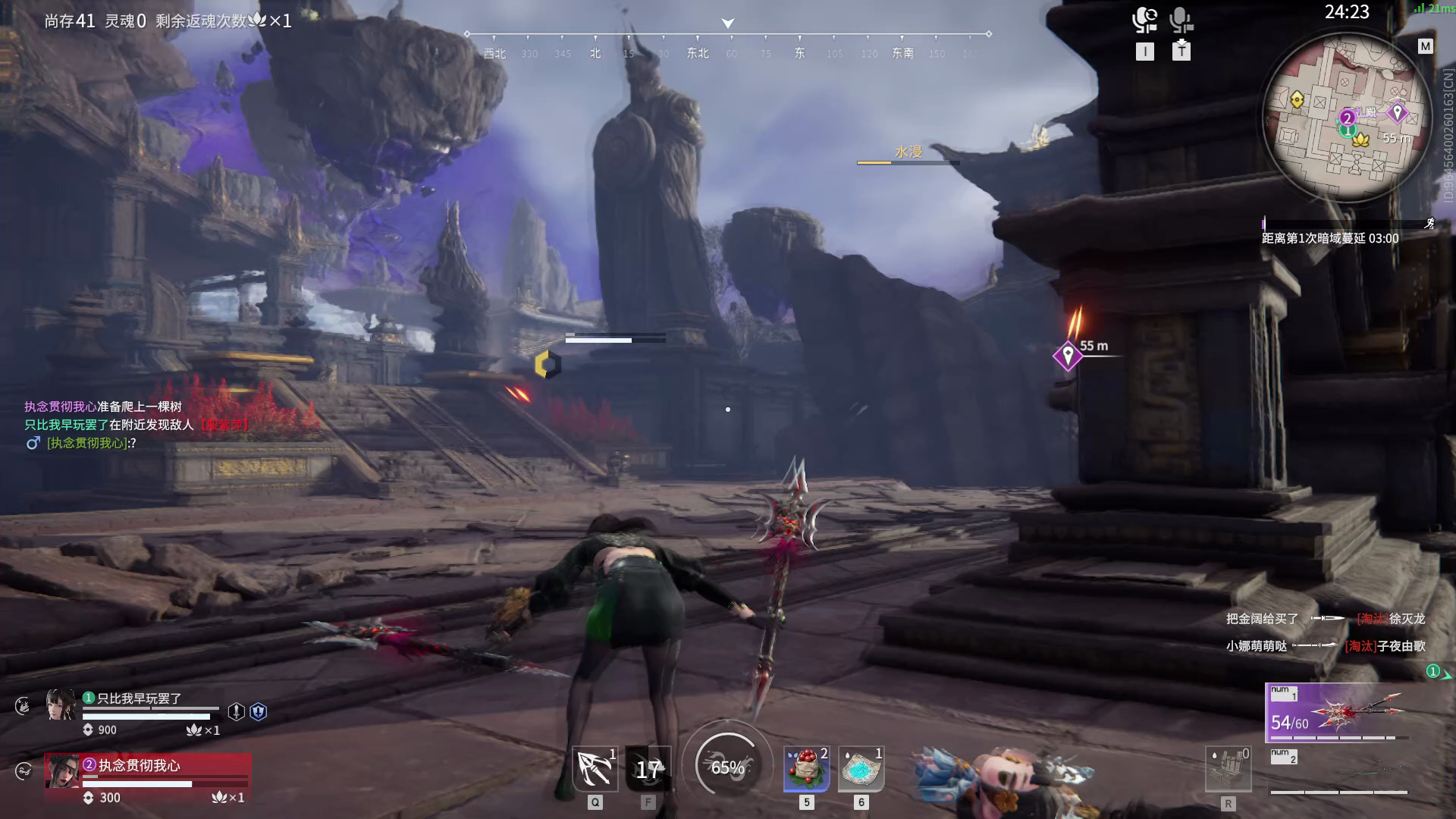
Task: Toggle the voice chat speaker icon
Action: tap(1144, 20)
